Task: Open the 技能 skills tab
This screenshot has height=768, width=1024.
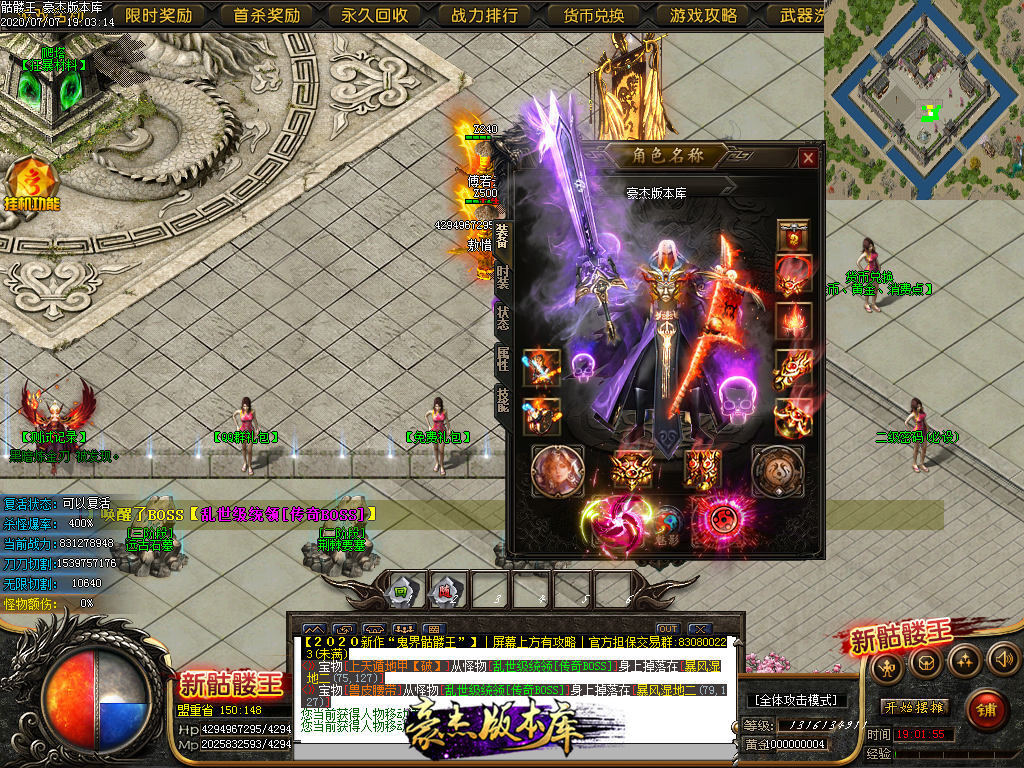Action: pos(502,400)
